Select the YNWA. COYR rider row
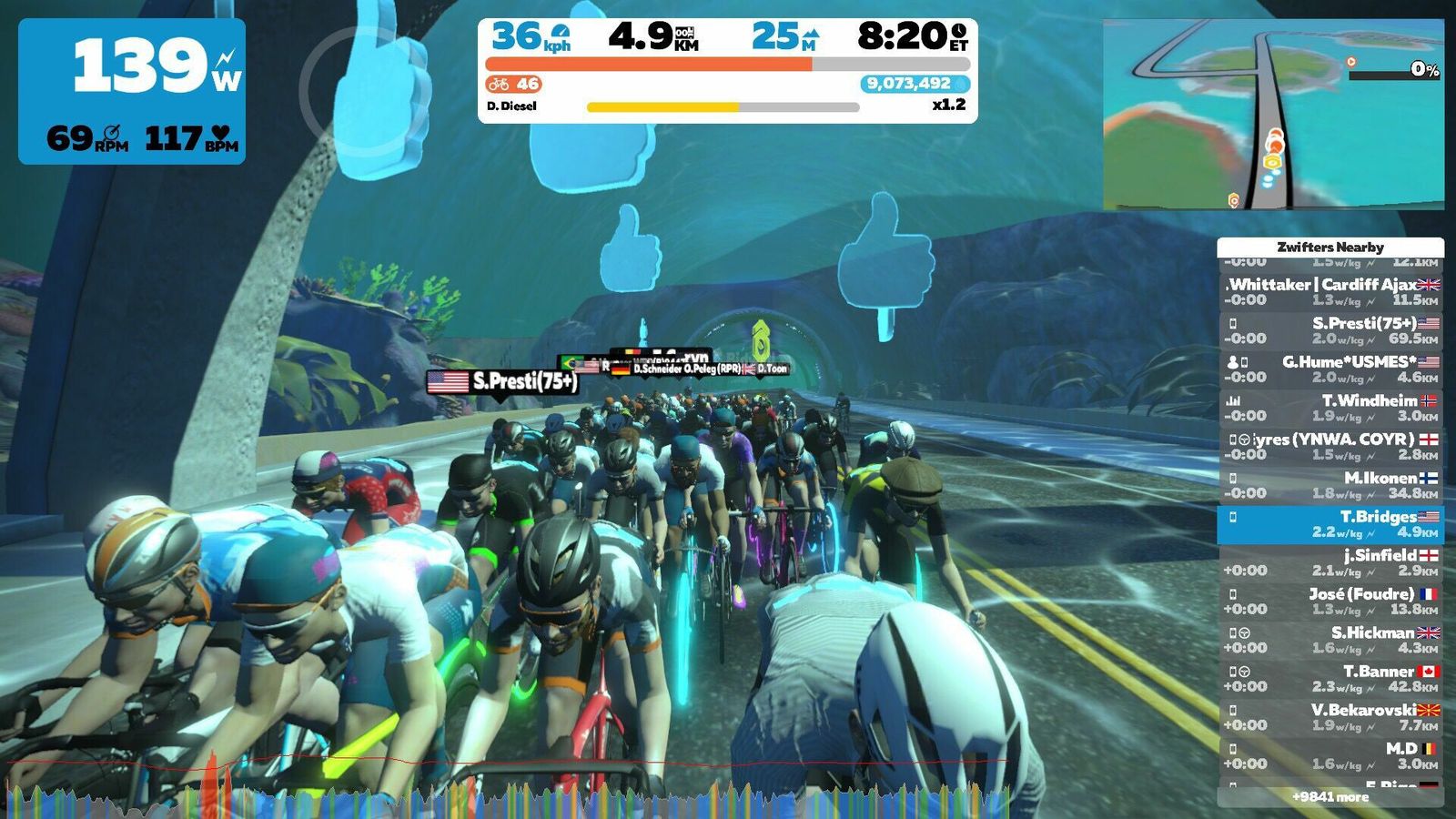The height and width of the screenshot is (819, 1456). pos(1330,447)
